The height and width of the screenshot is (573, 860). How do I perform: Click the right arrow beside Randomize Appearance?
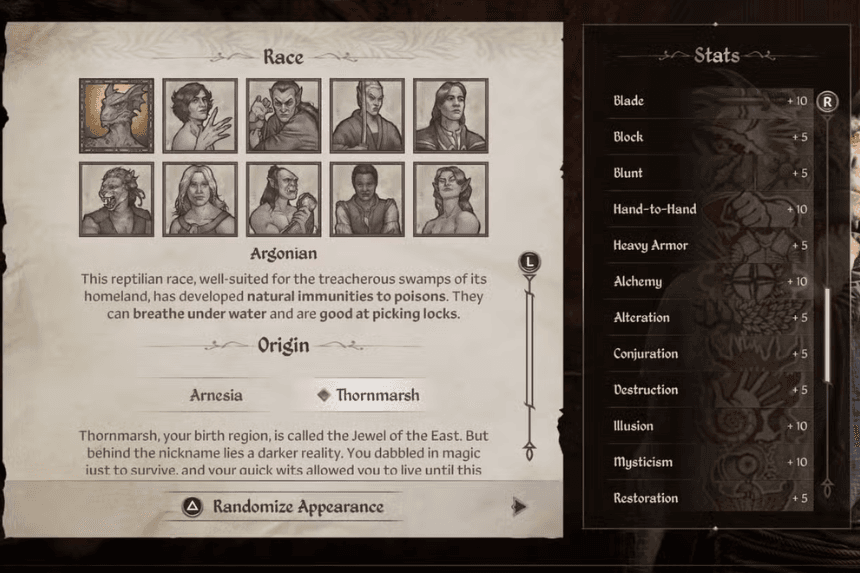518,507
